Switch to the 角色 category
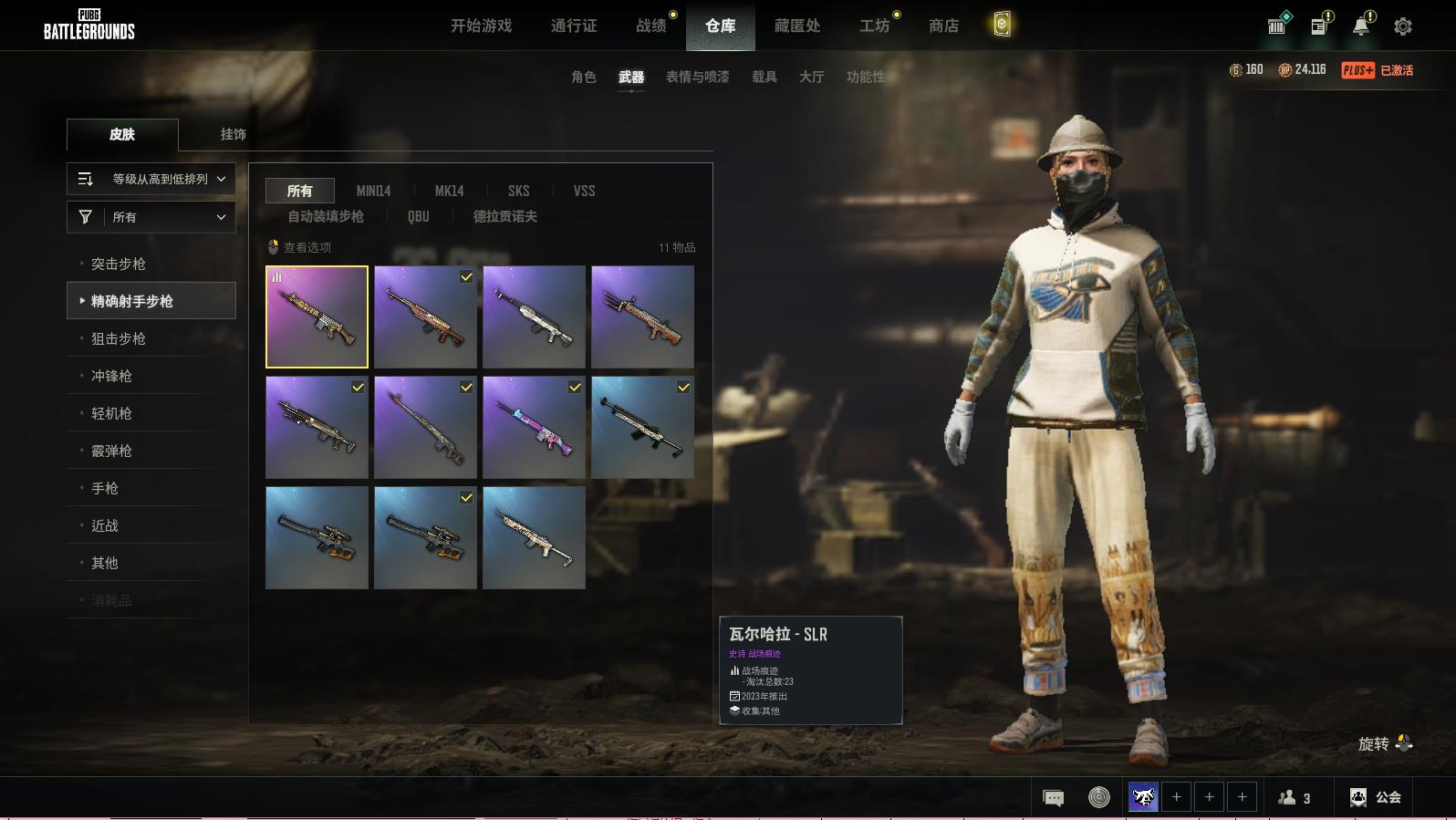This screenshot has height=820, width=1456. click(x=583, y=77)
